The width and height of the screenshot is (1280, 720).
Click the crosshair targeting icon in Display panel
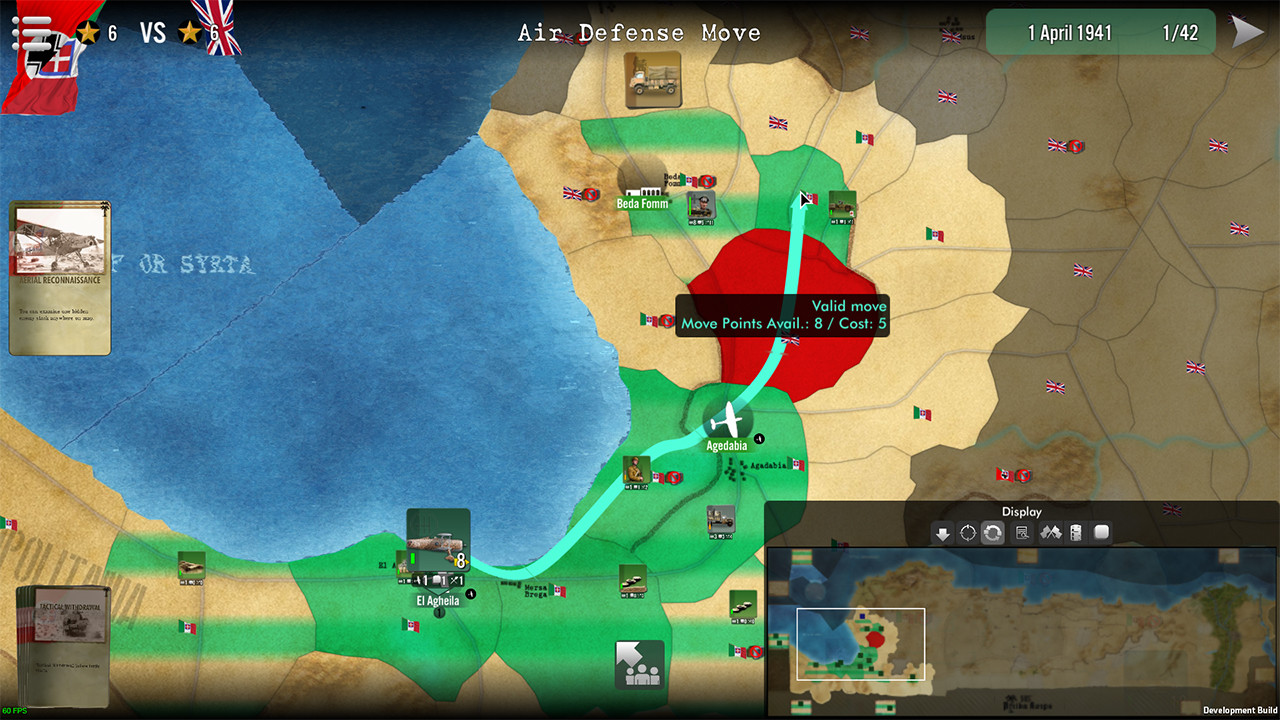click(x=967, y=533)
